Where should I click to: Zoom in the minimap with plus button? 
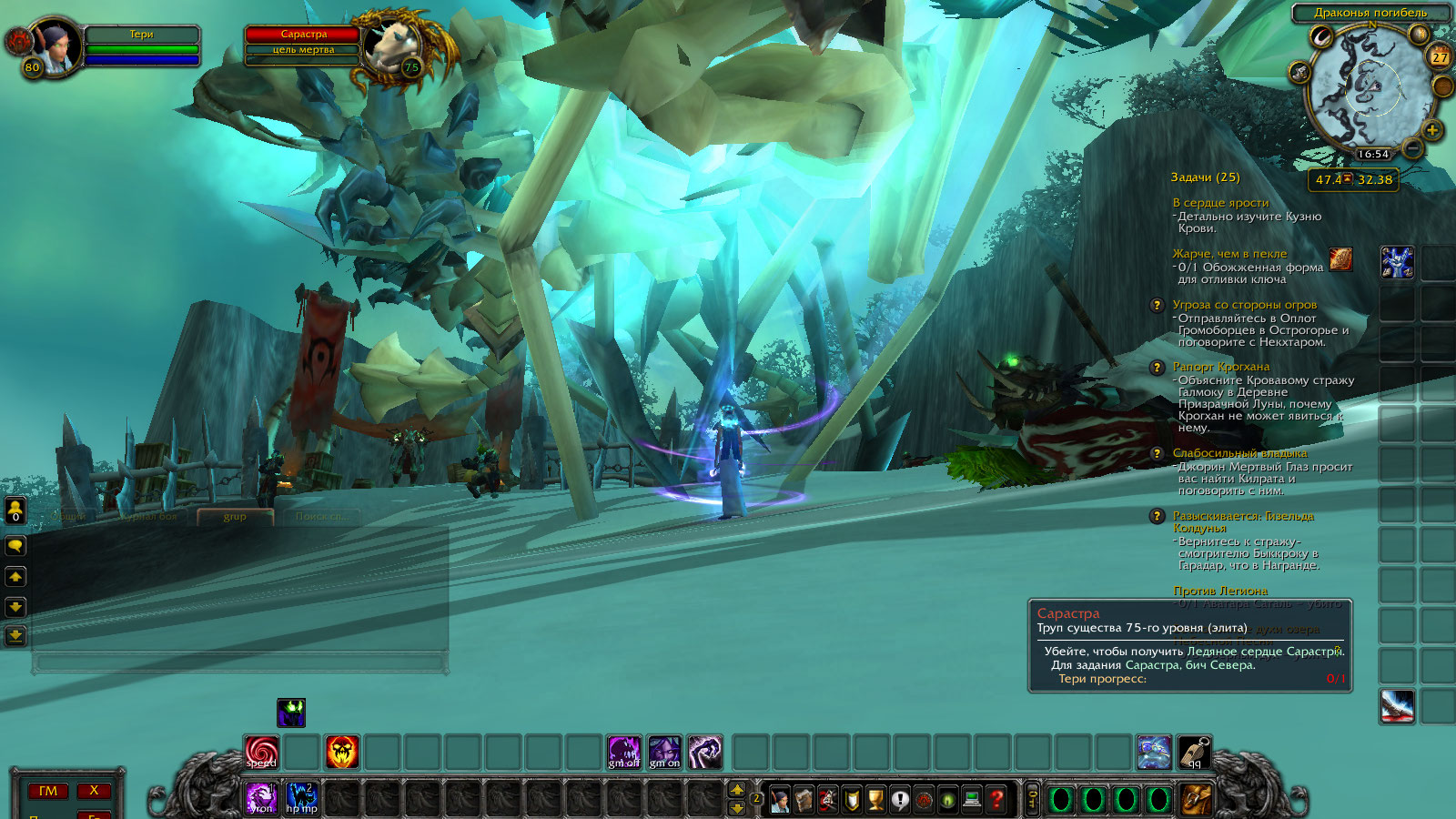click(1431, 131)
